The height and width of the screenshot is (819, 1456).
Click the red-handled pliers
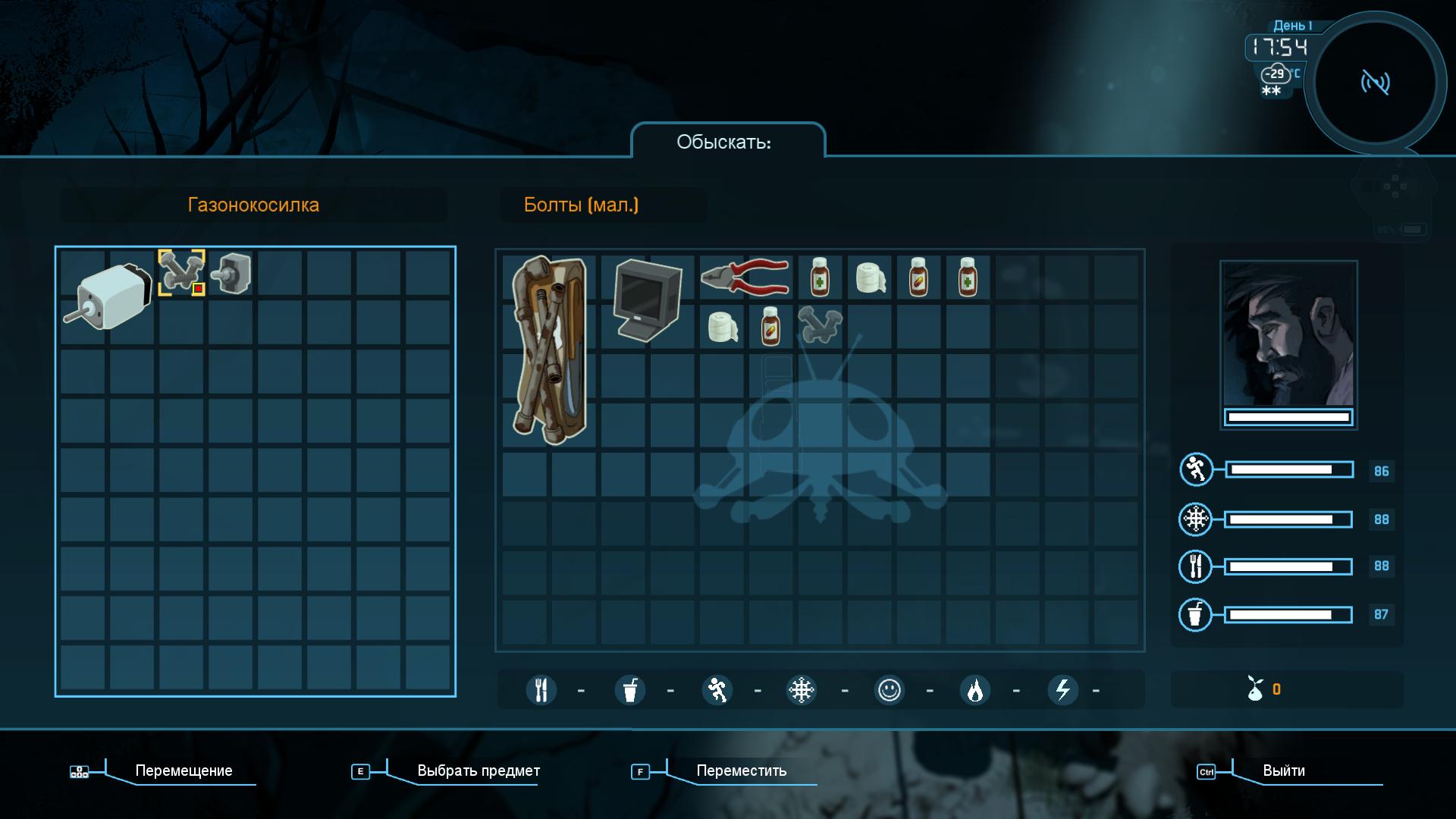click(745, 276)
